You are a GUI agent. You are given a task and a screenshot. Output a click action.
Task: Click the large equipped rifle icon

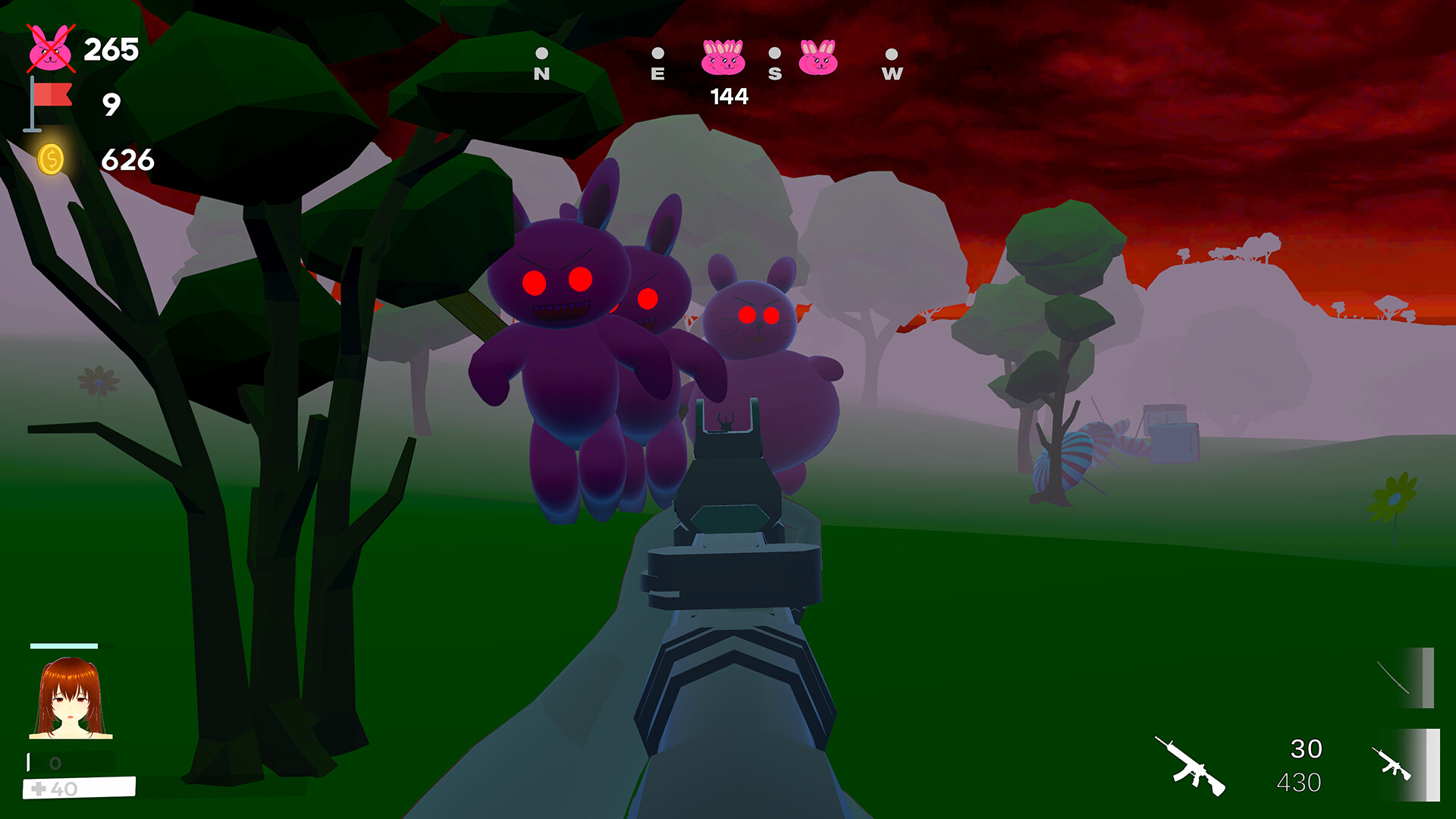point(1189,766)
